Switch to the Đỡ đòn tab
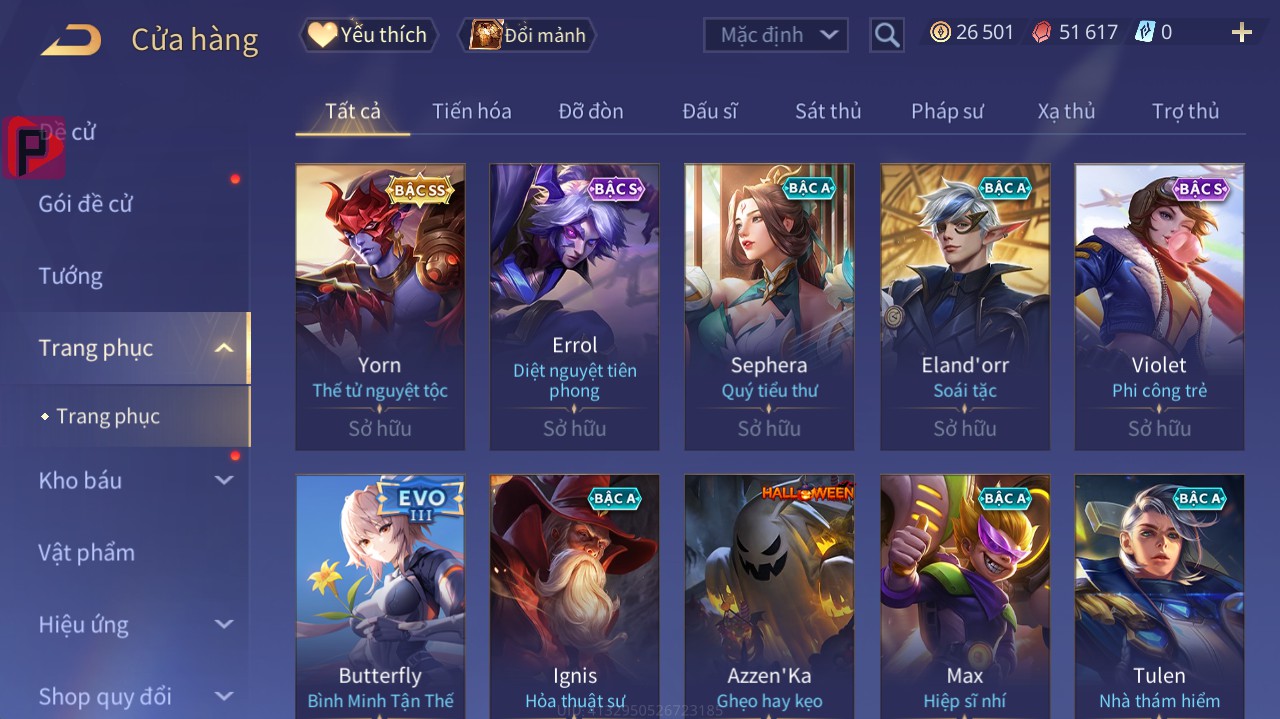The image size is (1280, 719). [x=590, y=111]
